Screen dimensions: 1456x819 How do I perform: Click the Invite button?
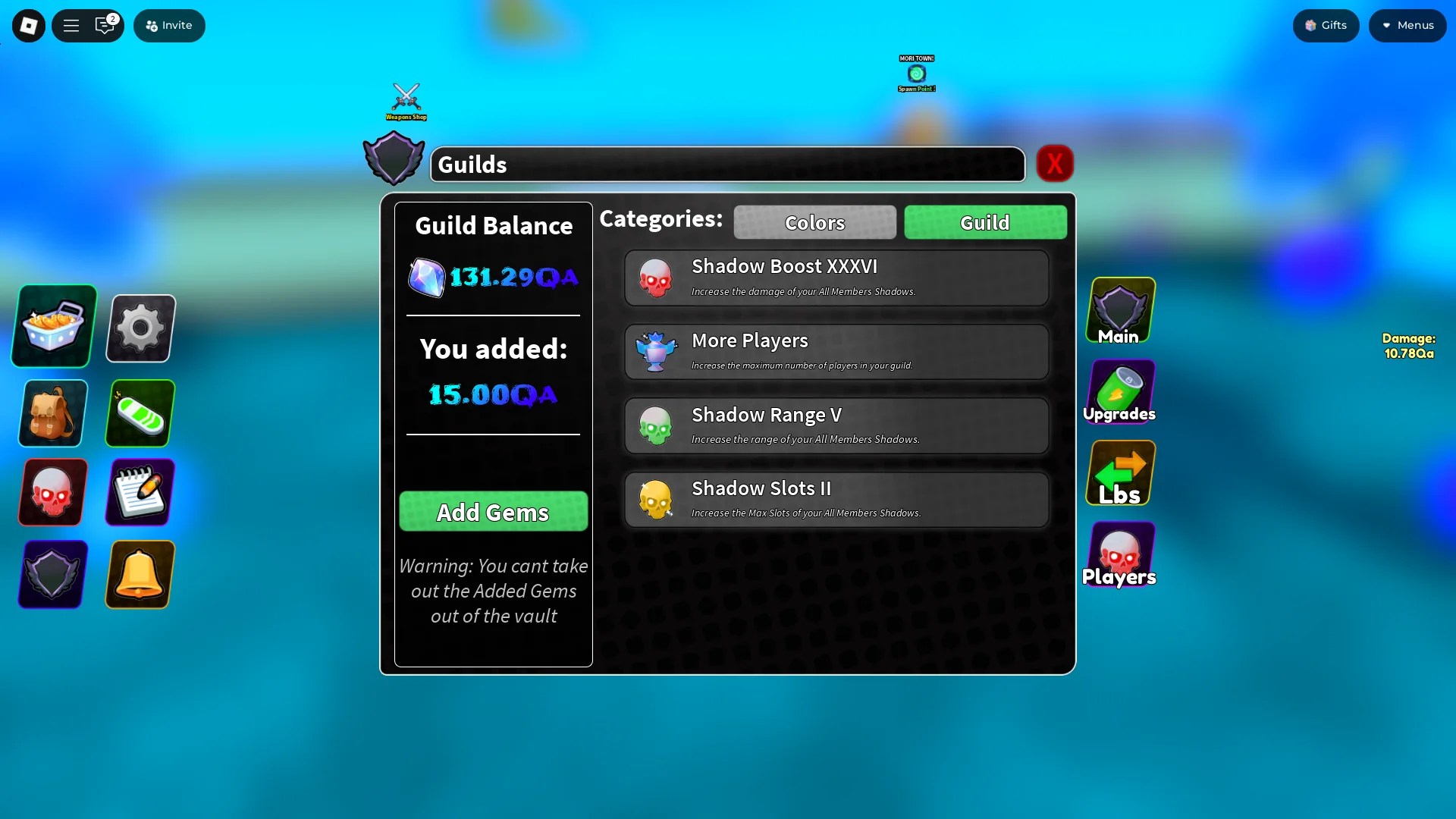[169, 25]
